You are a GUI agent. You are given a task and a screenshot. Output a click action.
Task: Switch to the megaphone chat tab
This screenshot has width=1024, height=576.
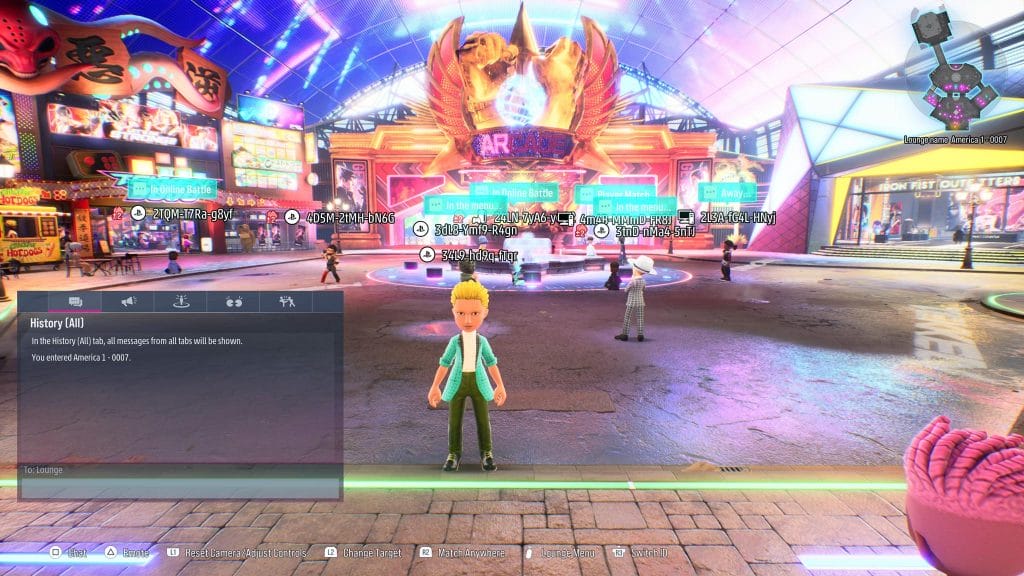pos(129,301)
